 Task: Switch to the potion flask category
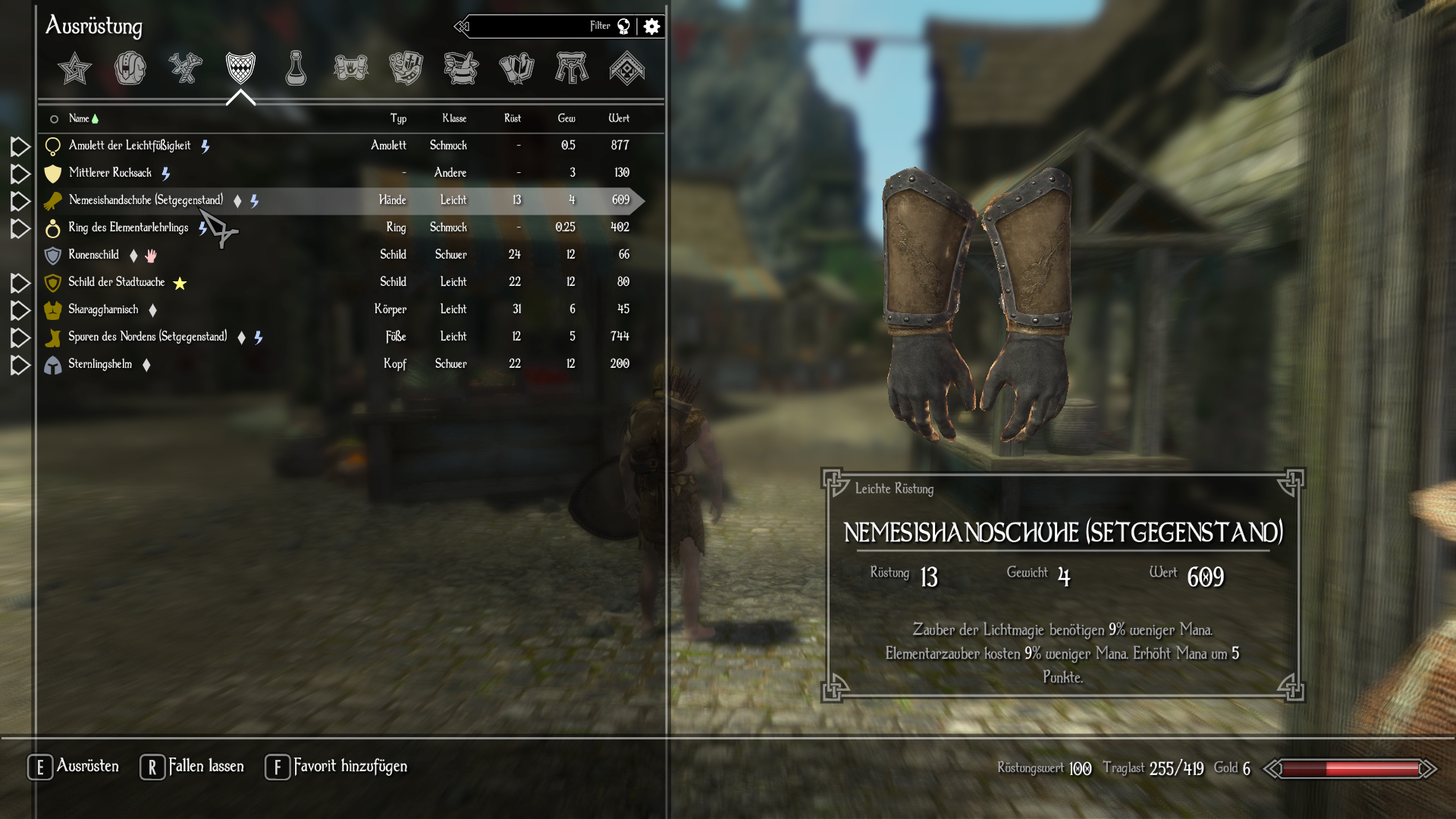pyautogui.click(x=296, y=68)
